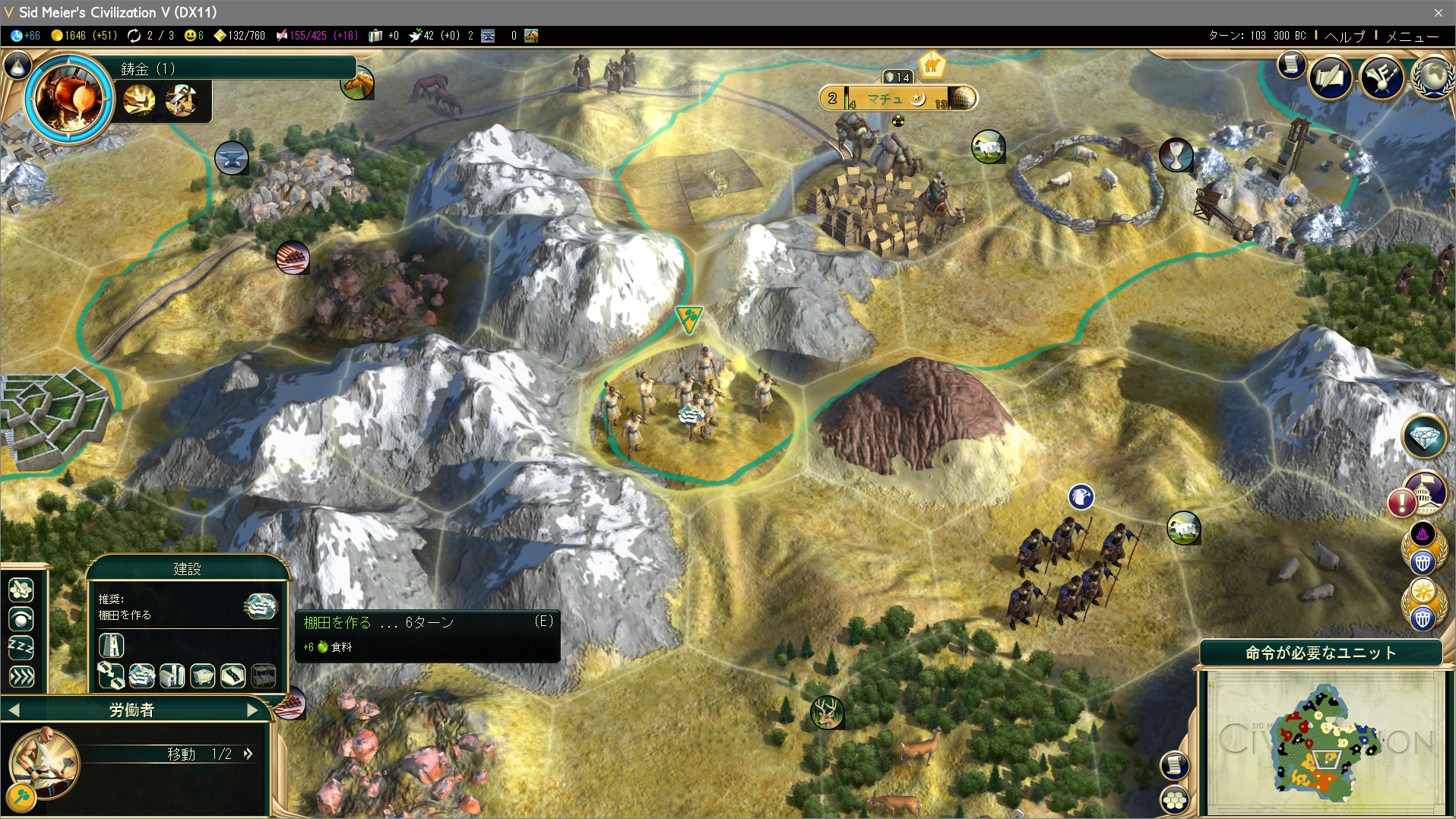Click the 命令が必要なユニット end-turn prompt button
1456x819 pixels.
(1320, 653)
